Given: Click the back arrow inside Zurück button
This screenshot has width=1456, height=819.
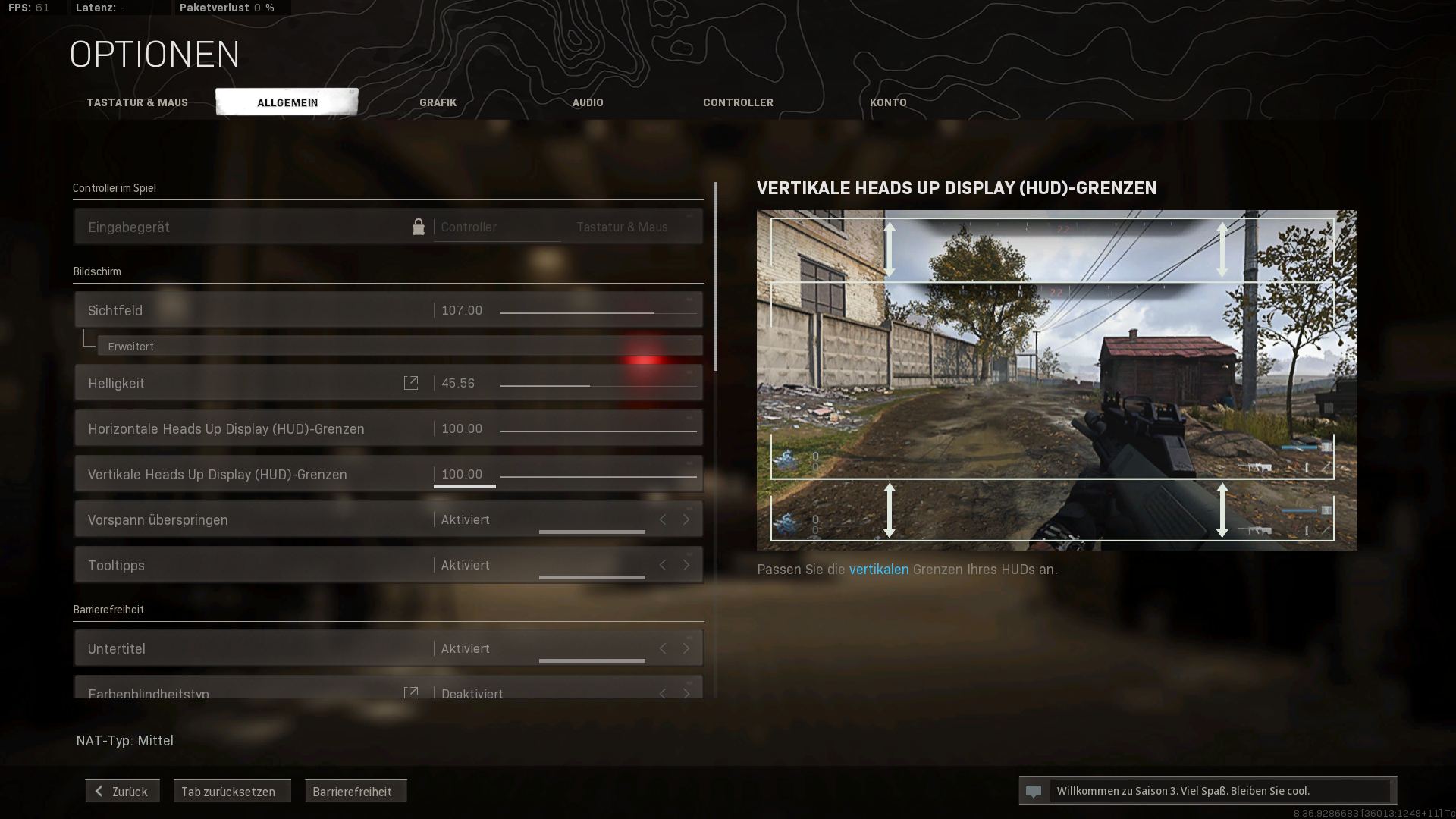Looking at the screenshot, I should (98, 790).
